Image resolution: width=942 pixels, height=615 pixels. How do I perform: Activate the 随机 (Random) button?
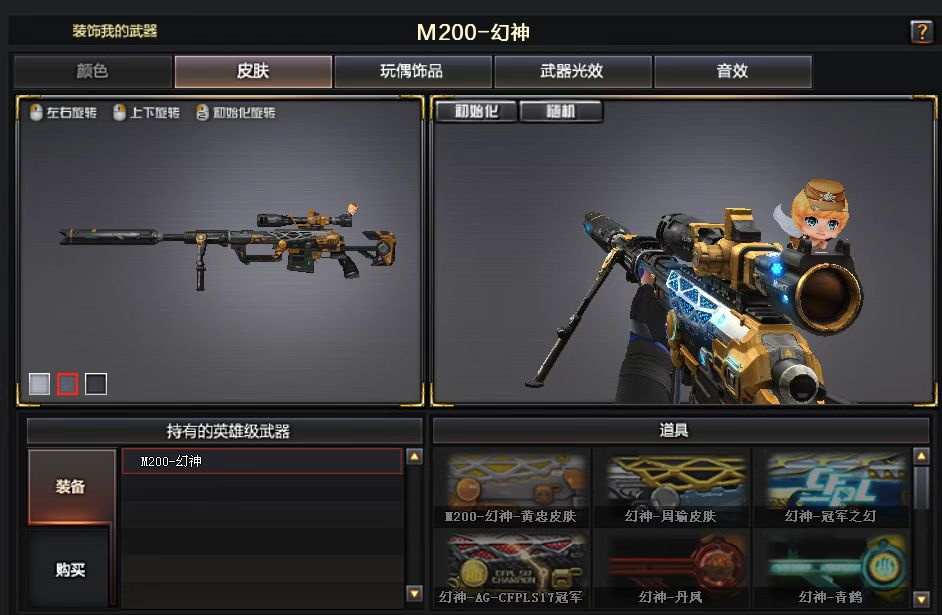[561, 111]
